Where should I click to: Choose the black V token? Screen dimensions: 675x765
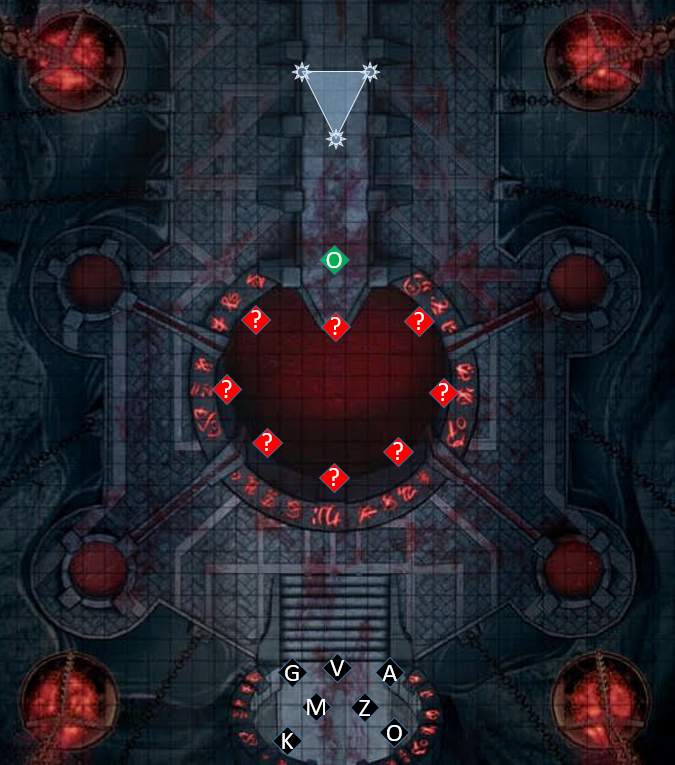[337, 667]
